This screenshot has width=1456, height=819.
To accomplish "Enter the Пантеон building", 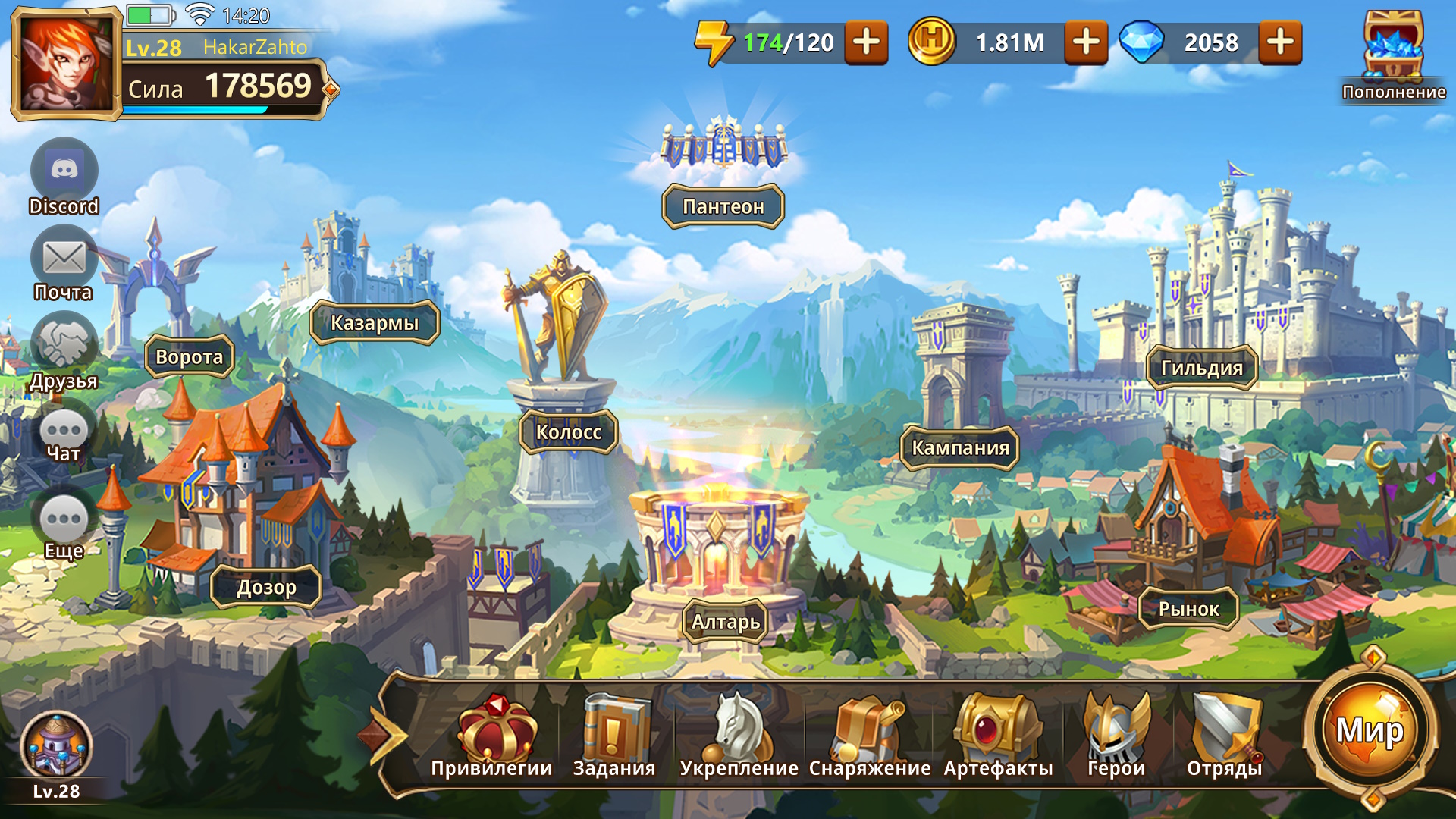I will pyautogui.click(x=723, y=206).
